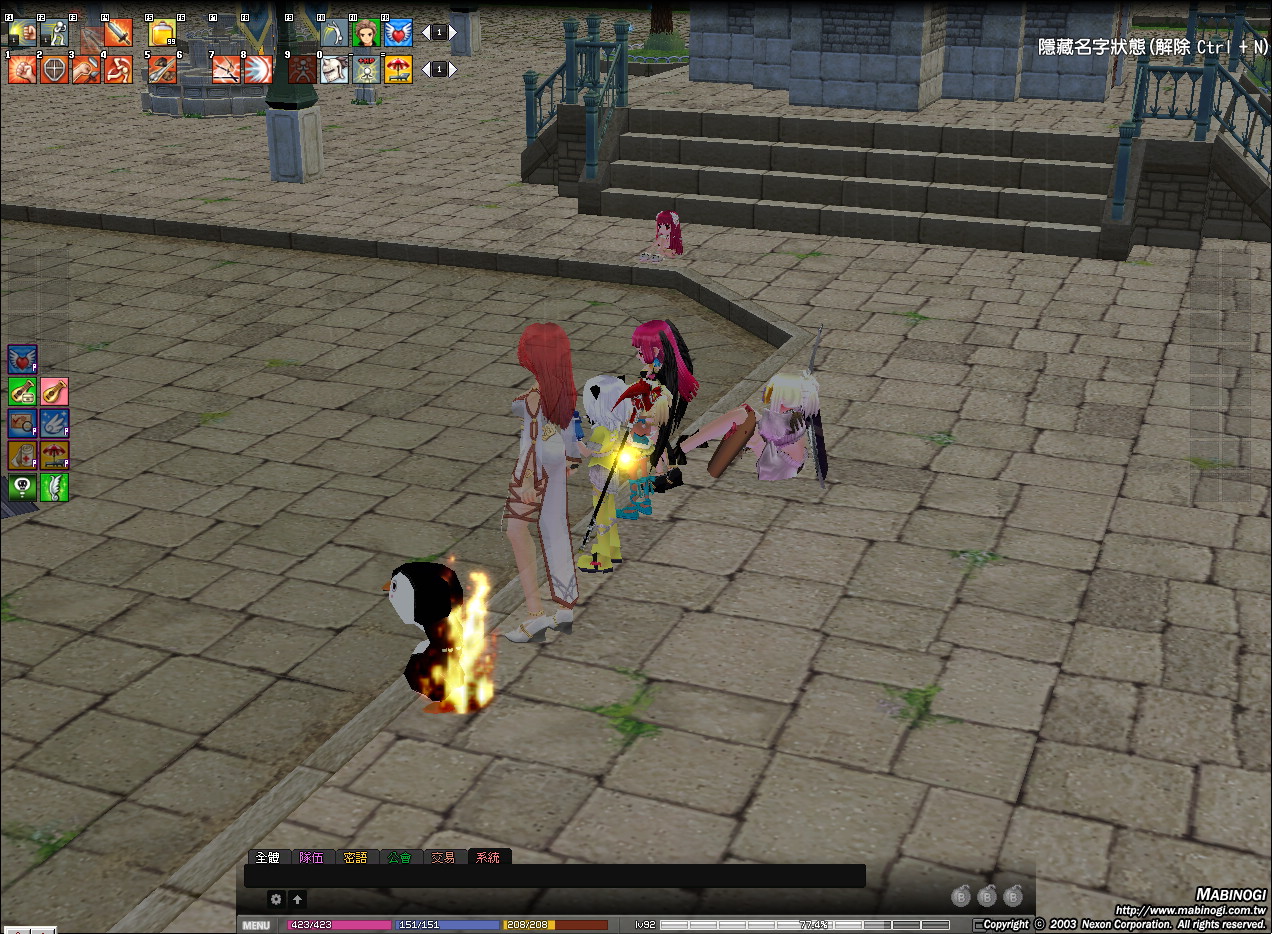Use the winged heart skill on F12
This screenshot has width=1272, height=934.
[398, 33]
